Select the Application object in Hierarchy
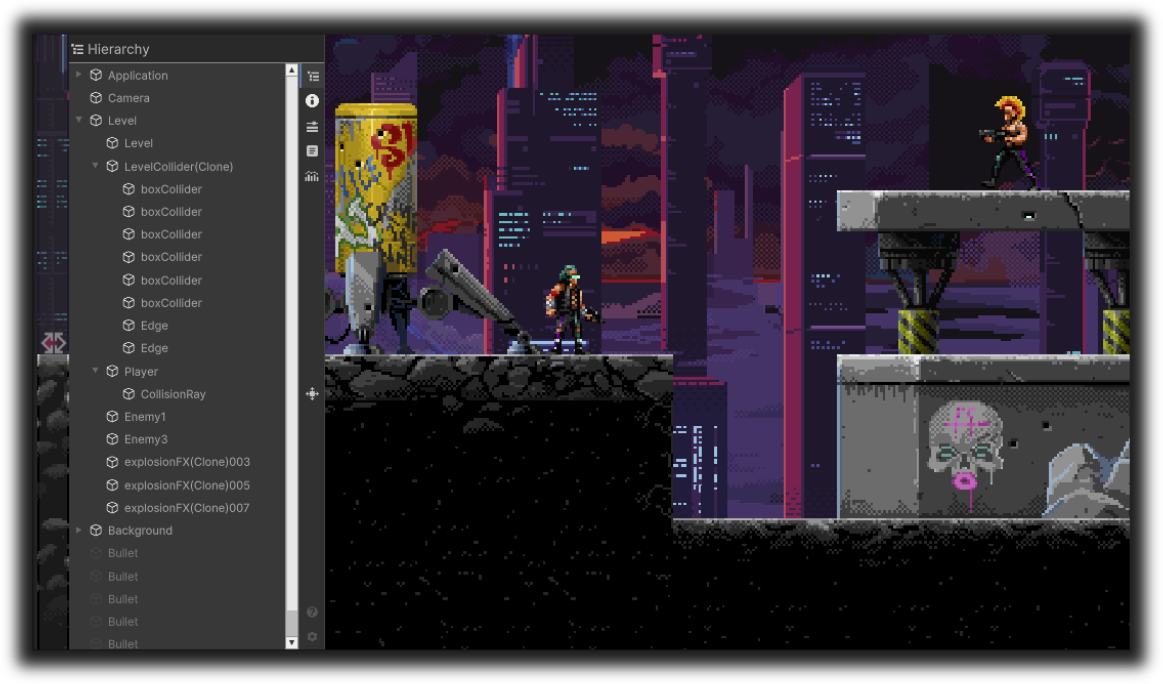 [x=137, y=76]
